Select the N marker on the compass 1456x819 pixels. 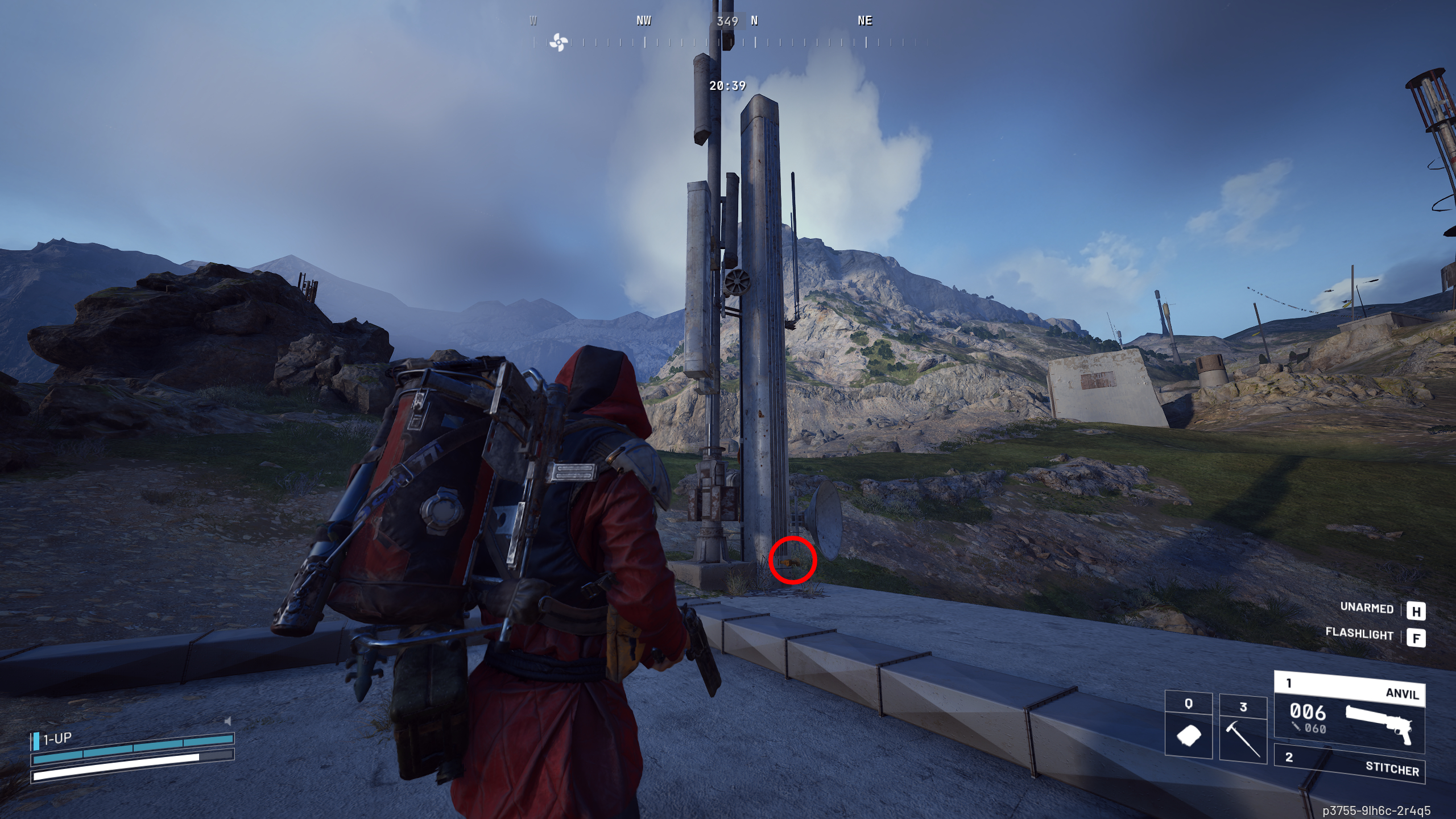pyautogui.click(x=755, y=22)
